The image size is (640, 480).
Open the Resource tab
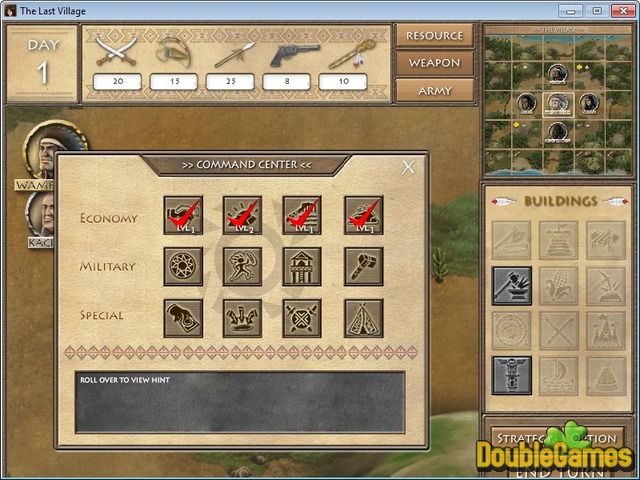[x=434, y=36]
